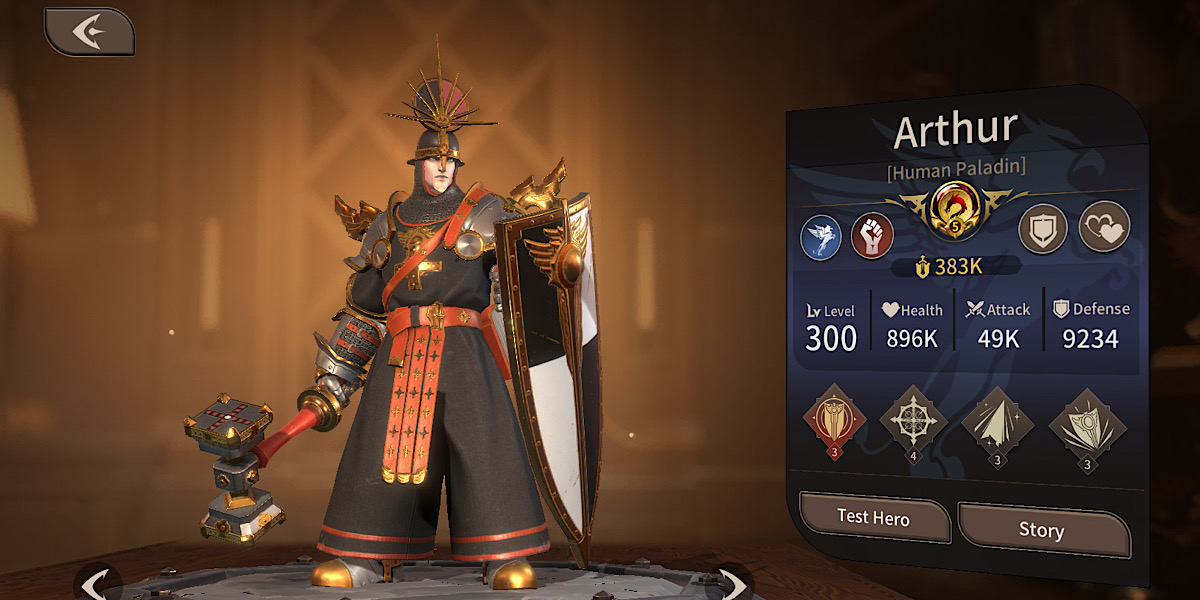Go back using the top-left arrow button
This screenshot has height=600, width=1200.
click(x=90, y=32)
